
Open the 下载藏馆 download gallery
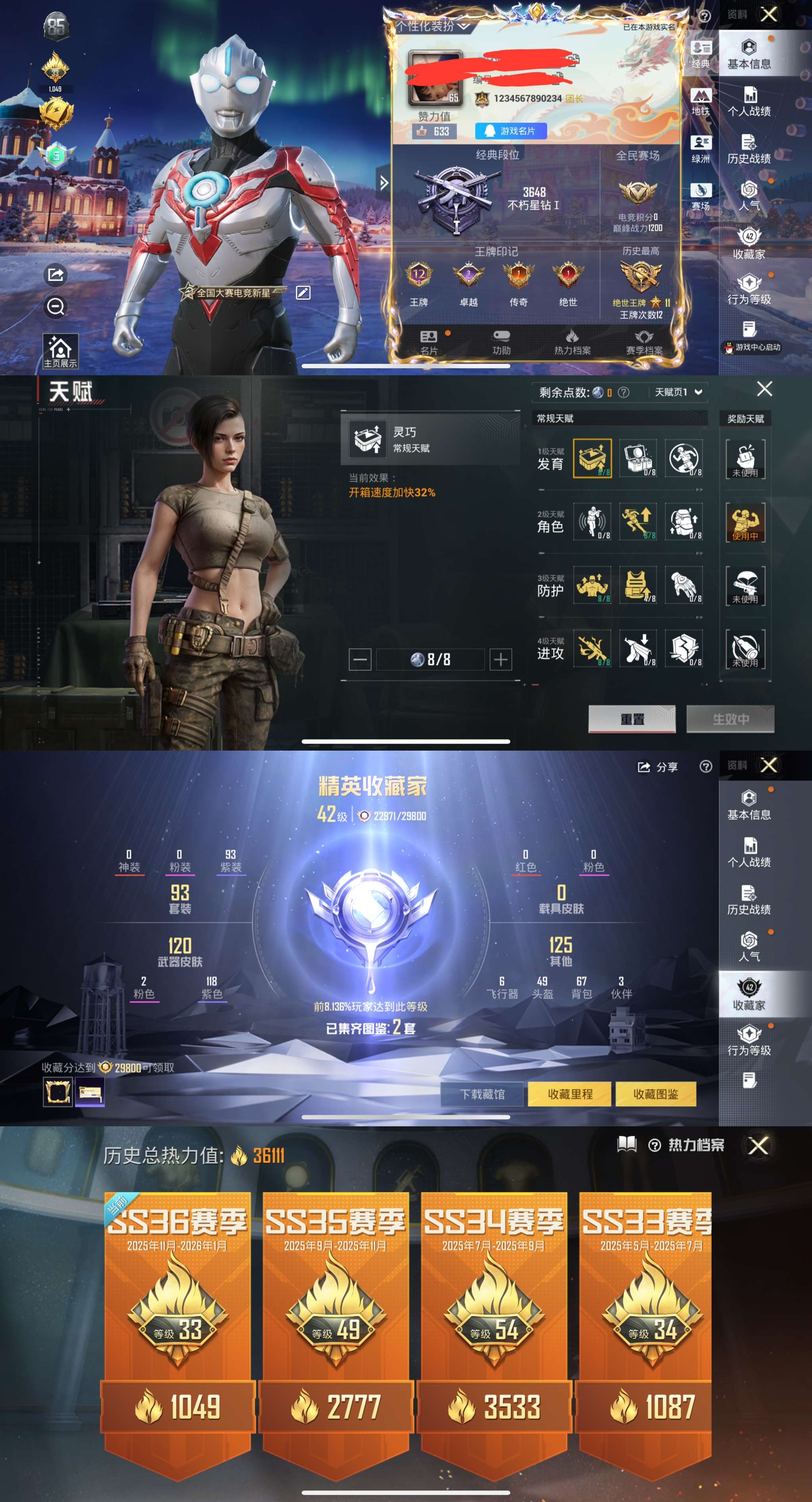482,1094
